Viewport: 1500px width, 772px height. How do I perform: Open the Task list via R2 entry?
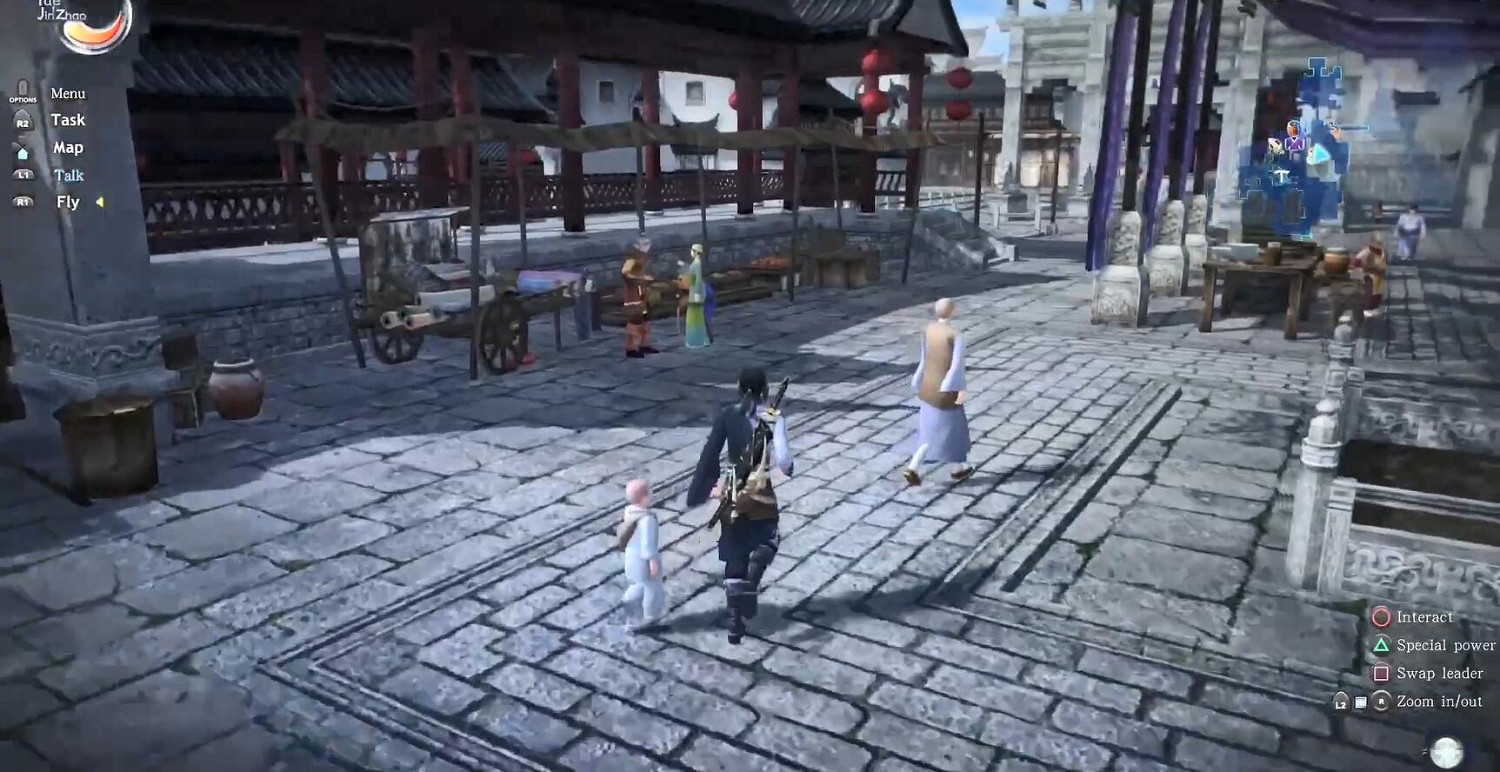(x=67, y=120)
